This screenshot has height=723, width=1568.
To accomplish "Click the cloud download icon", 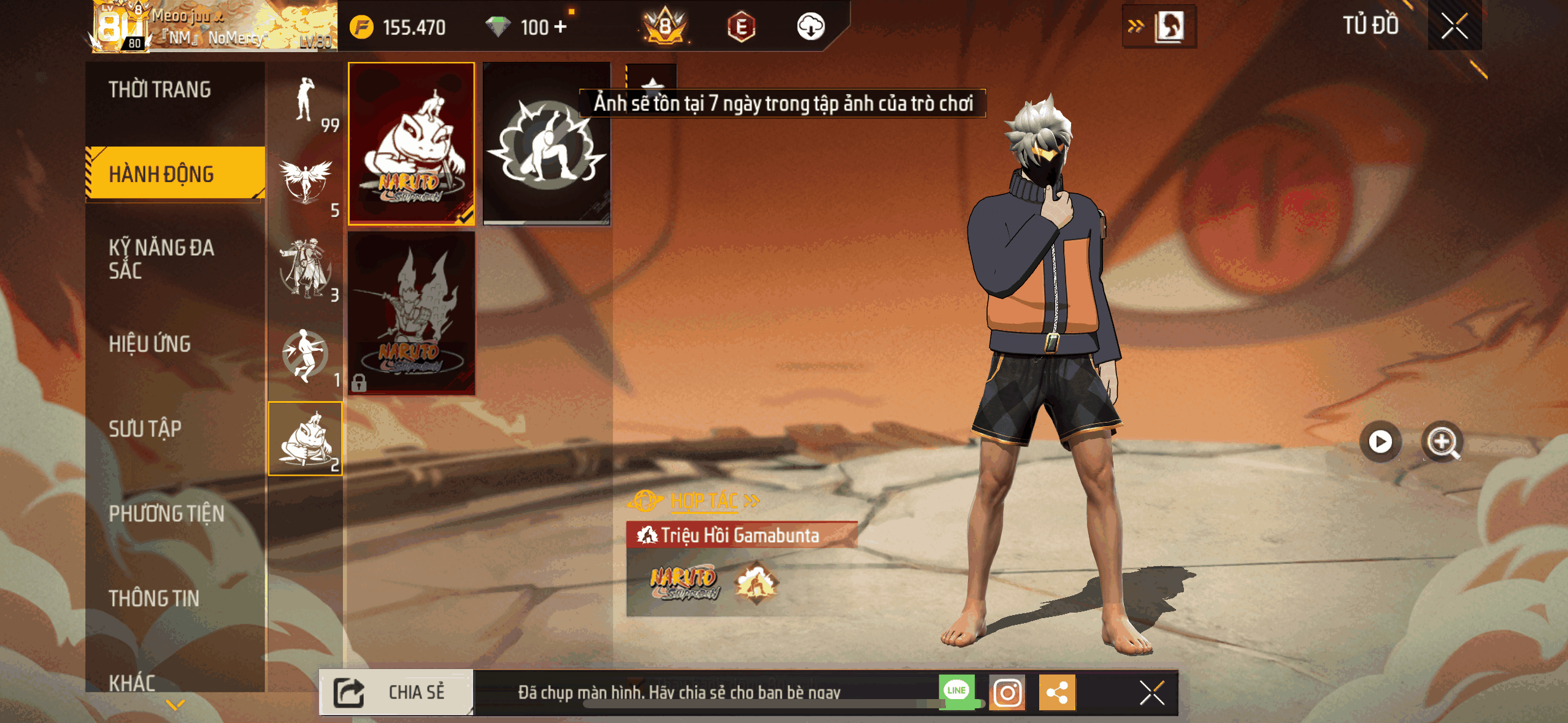I will pos(812,26).
